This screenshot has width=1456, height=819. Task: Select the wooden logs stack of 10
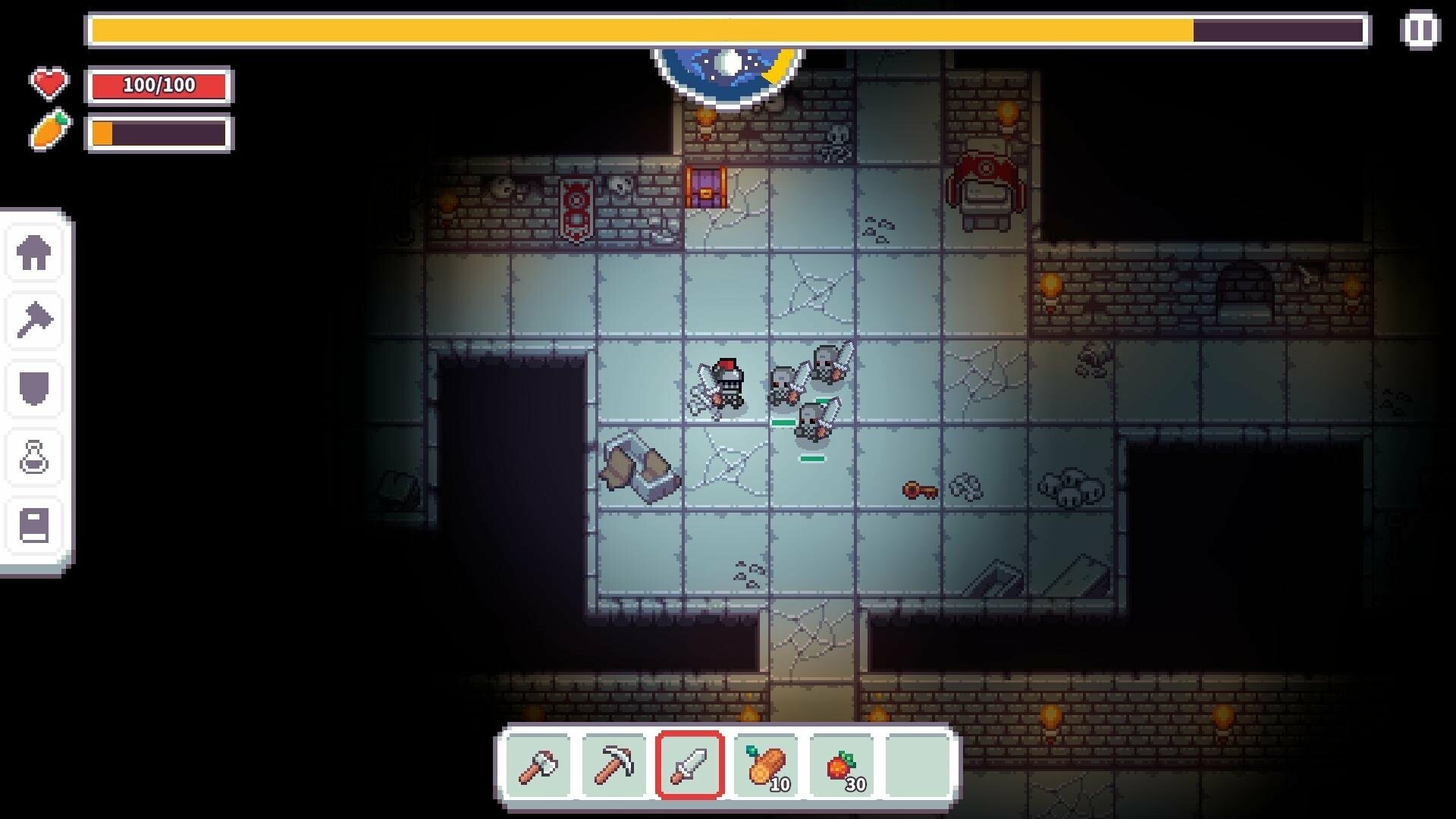(767, 765)
